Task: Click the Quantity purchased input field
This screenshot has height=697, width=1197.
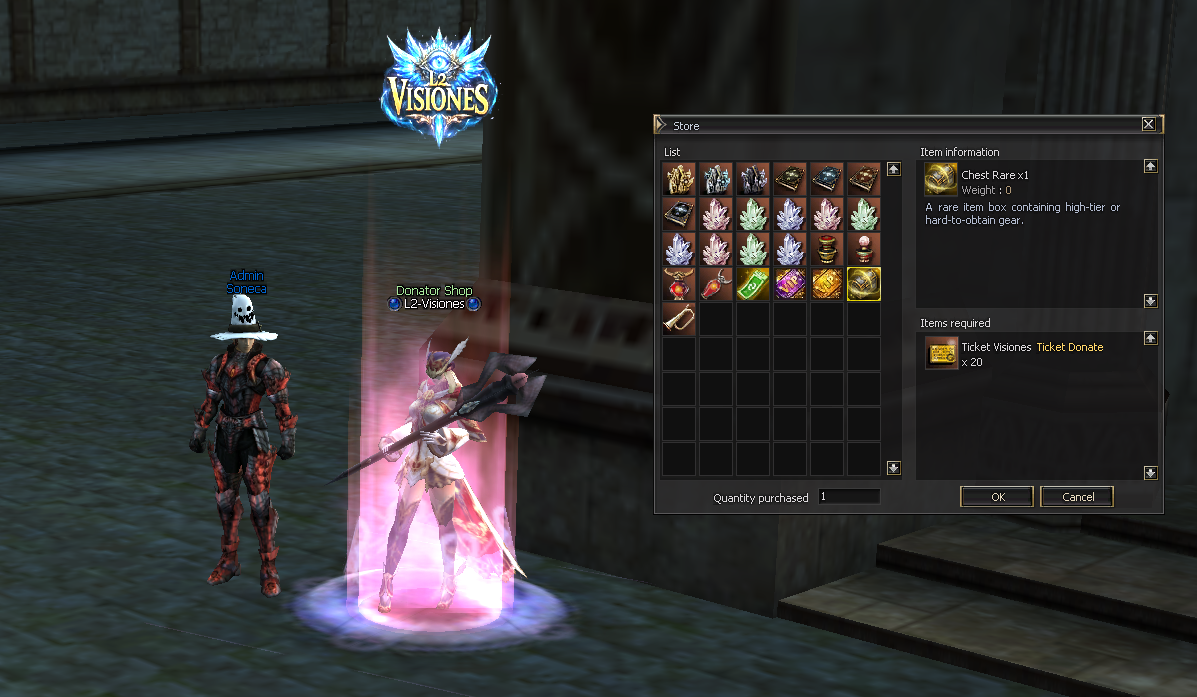Action: [x=849, y=497]
